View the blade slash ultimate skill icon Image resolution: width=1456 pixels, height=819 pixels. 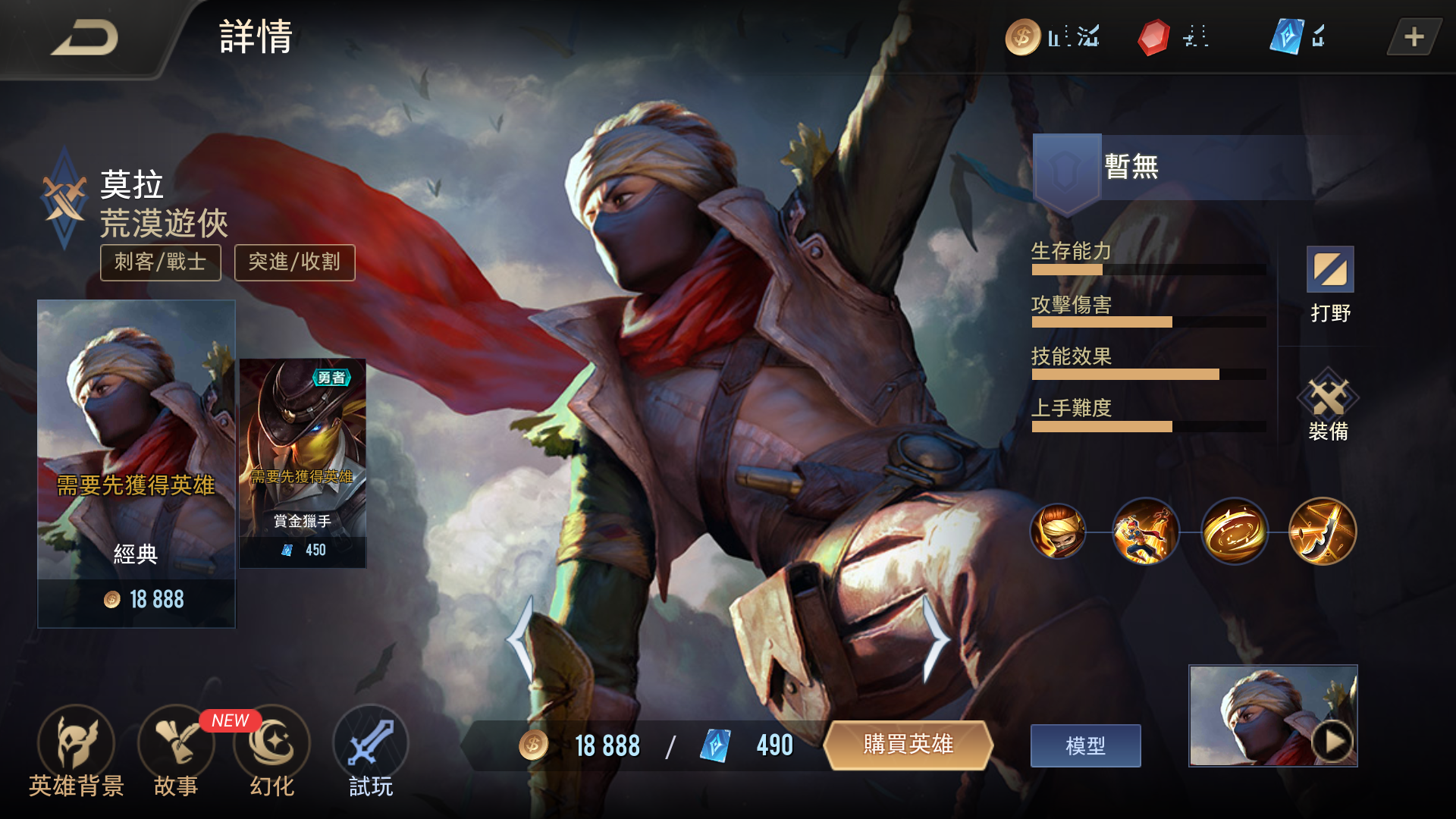(1323, 532)
